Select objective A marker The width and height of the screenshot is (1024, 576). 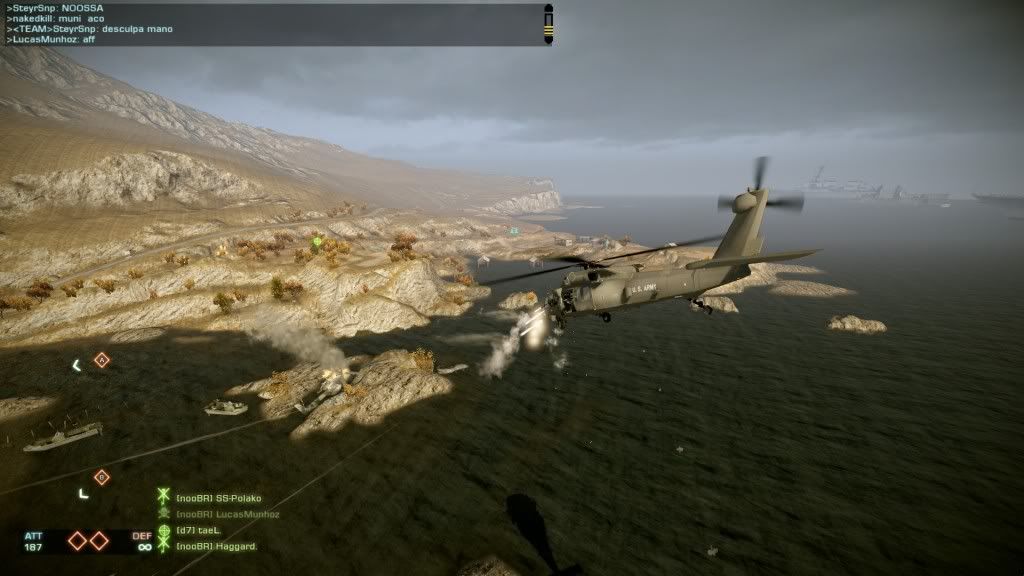click(101, 360)
